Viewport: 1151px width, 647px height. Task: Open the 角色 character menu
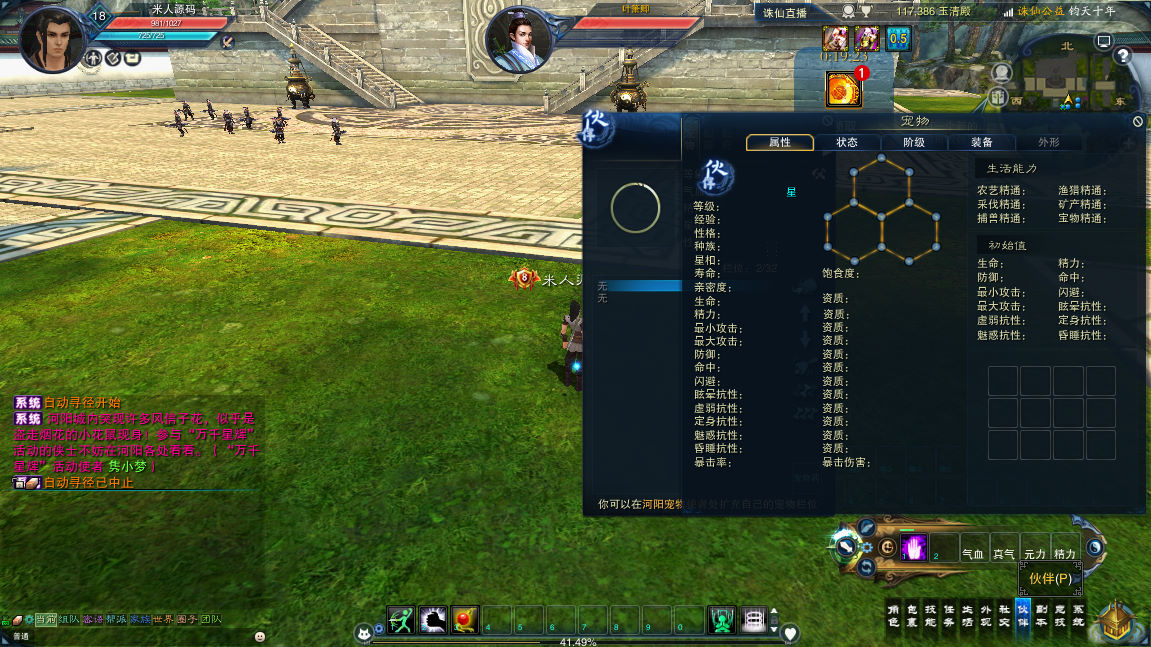894,614
